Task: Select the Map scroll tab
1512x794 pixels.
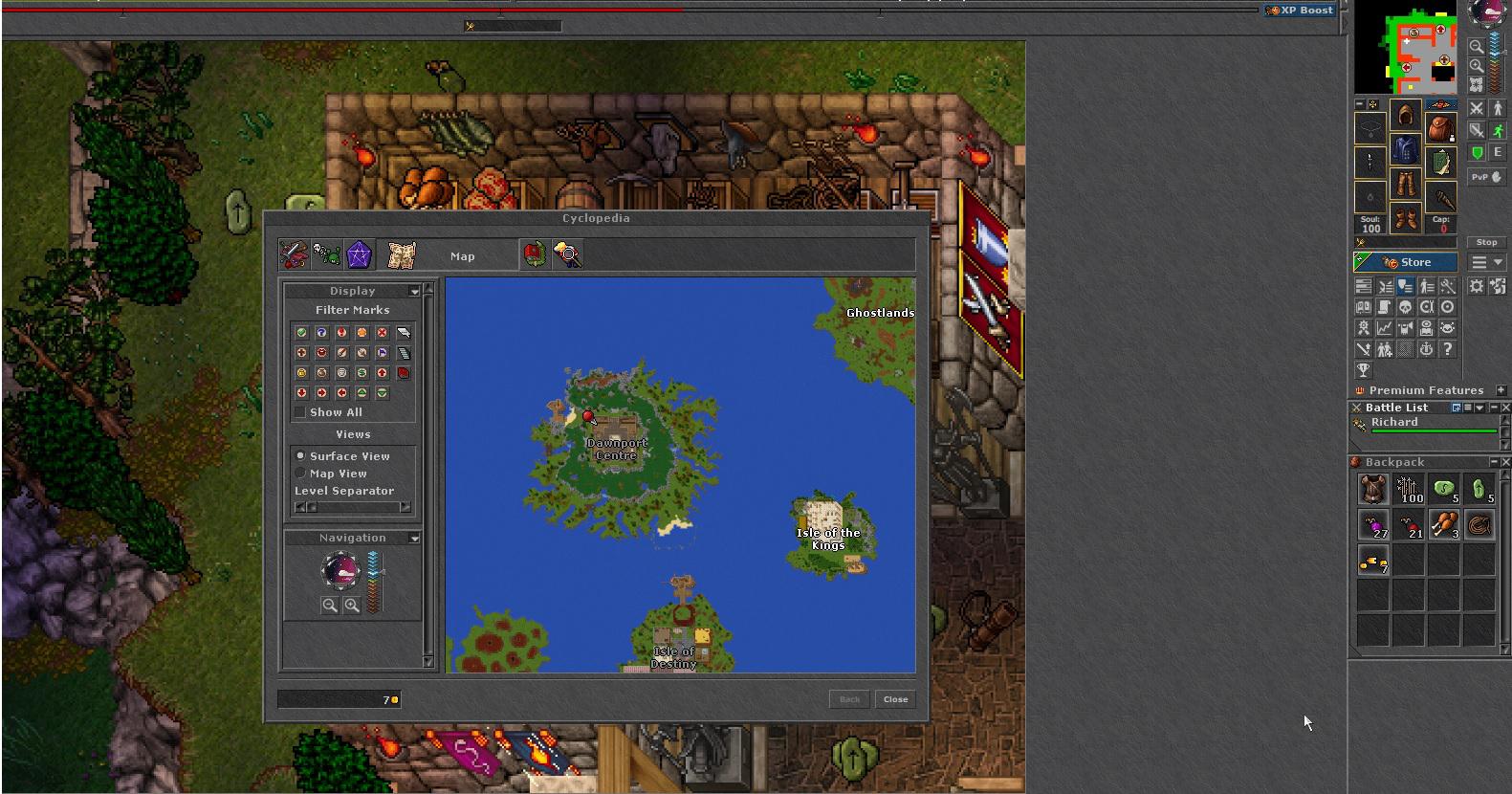Action: [402, 254]
